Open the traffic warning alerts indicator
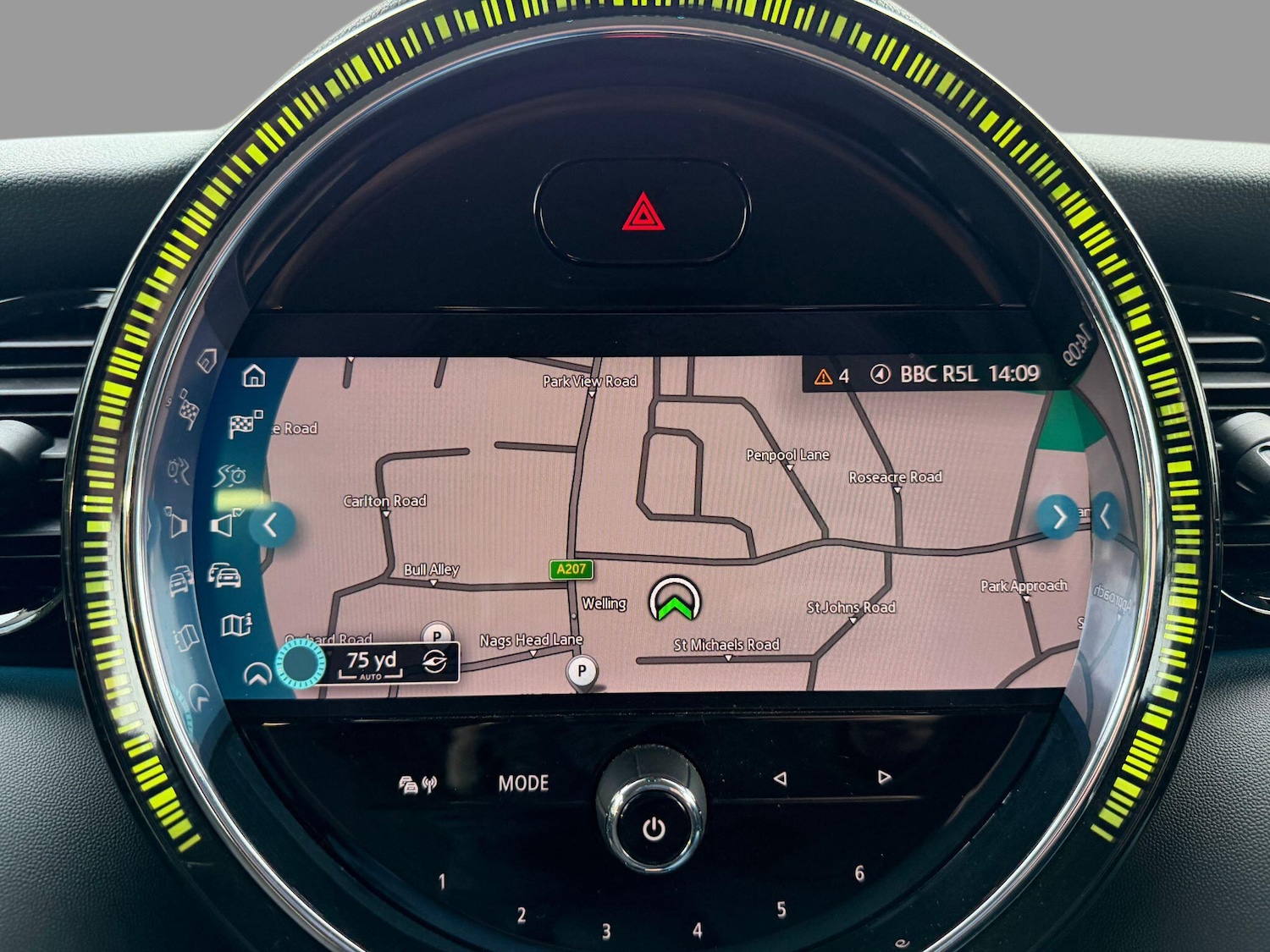 pyautogui.click(x=831, y=376)
